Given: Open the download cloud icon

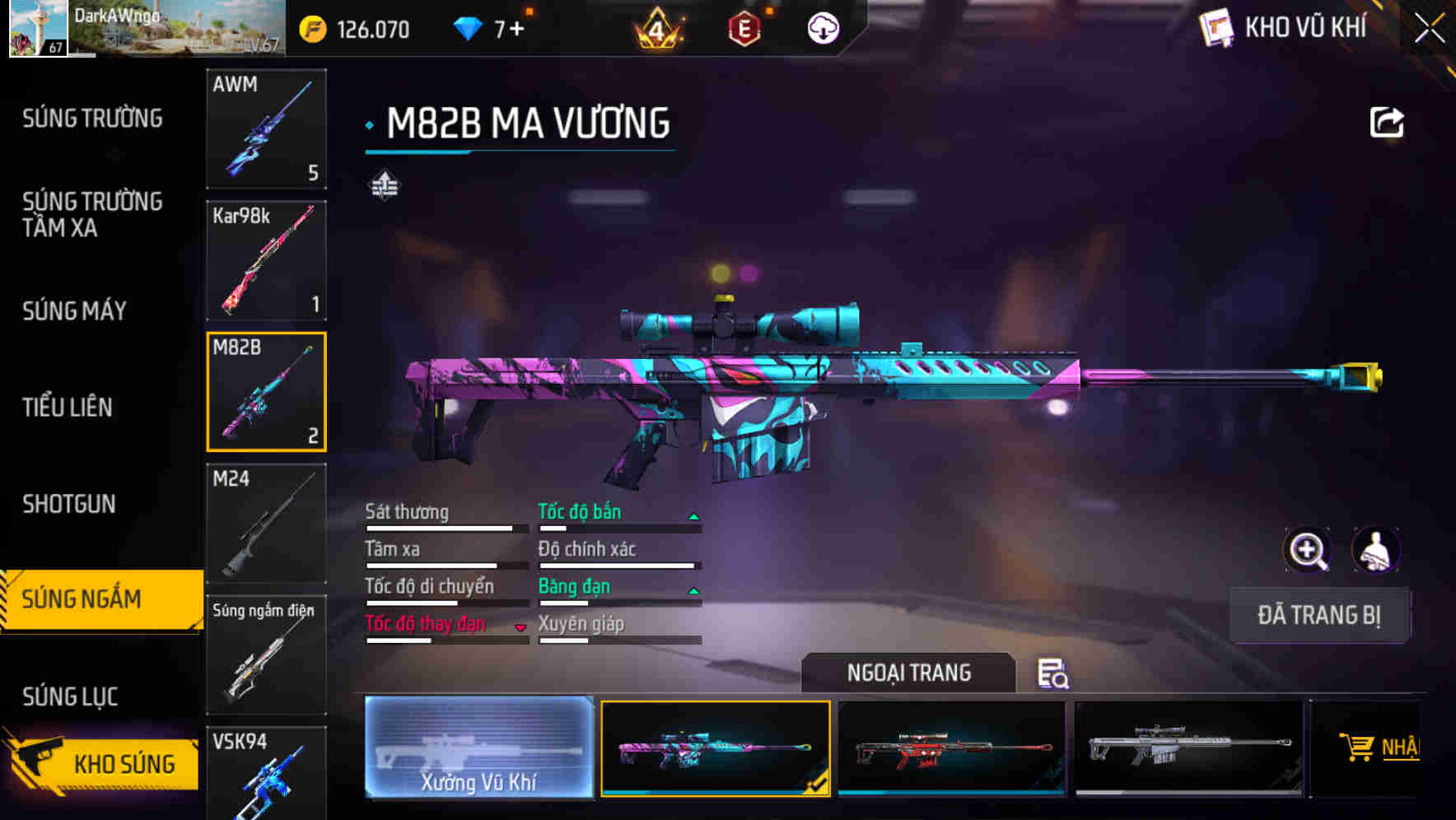Looking at the screenshot, I should pos(821,27).
